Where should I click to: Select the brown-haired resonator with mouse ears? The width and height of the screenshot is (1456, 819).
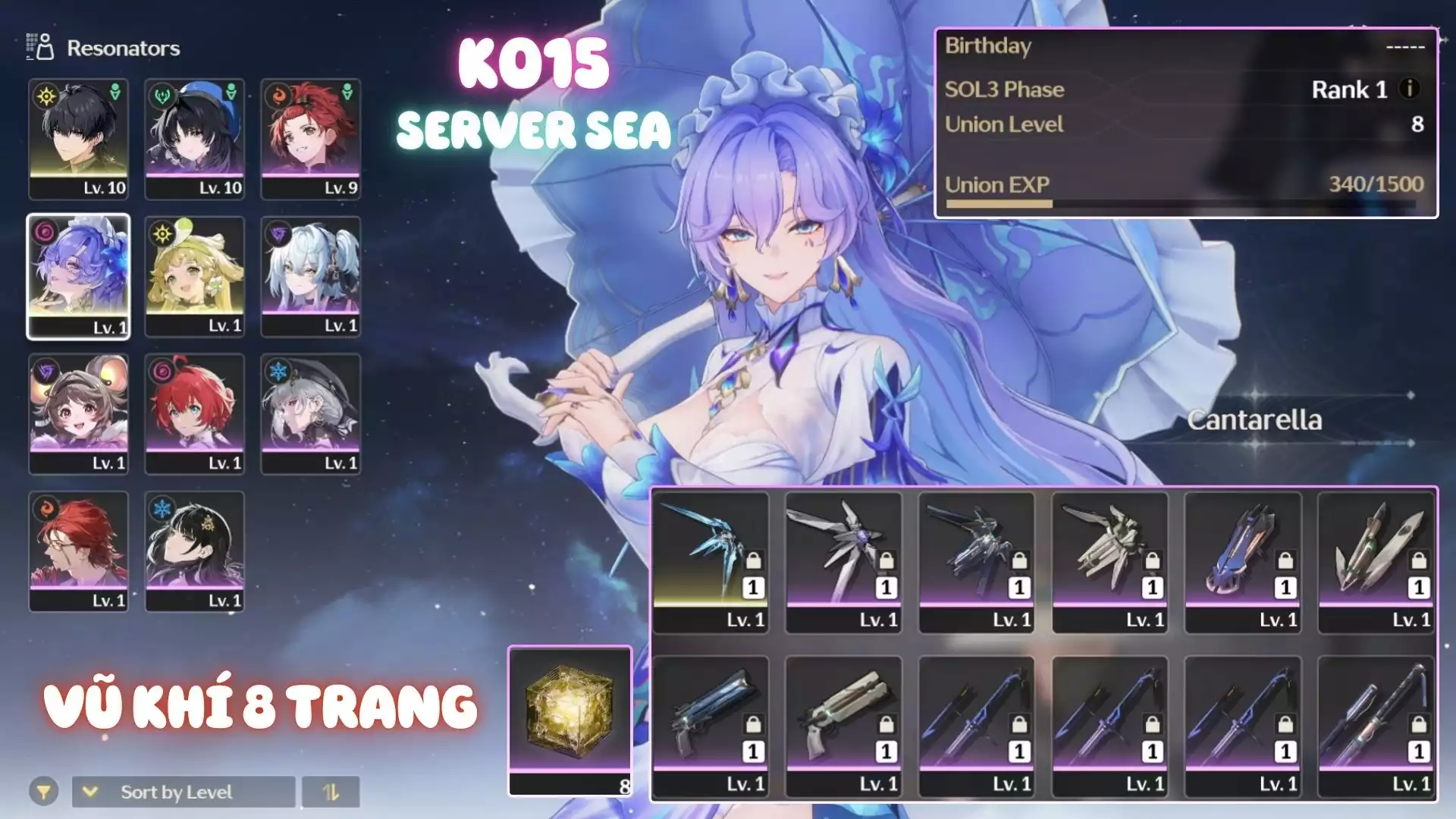tap(79, 413)
